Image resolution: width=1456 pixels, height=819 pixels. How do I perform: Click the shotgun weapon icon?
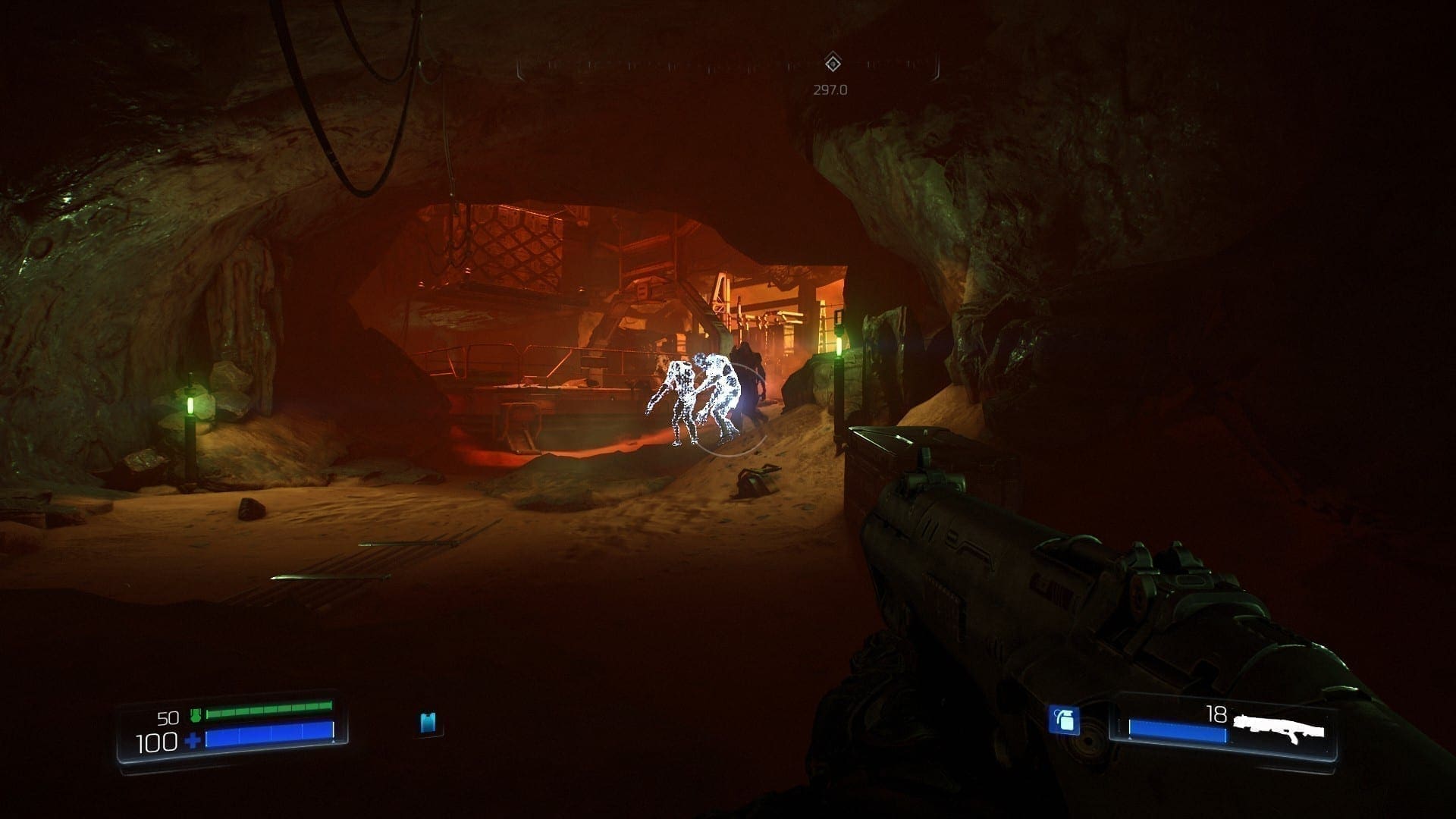click(1279, 728)
